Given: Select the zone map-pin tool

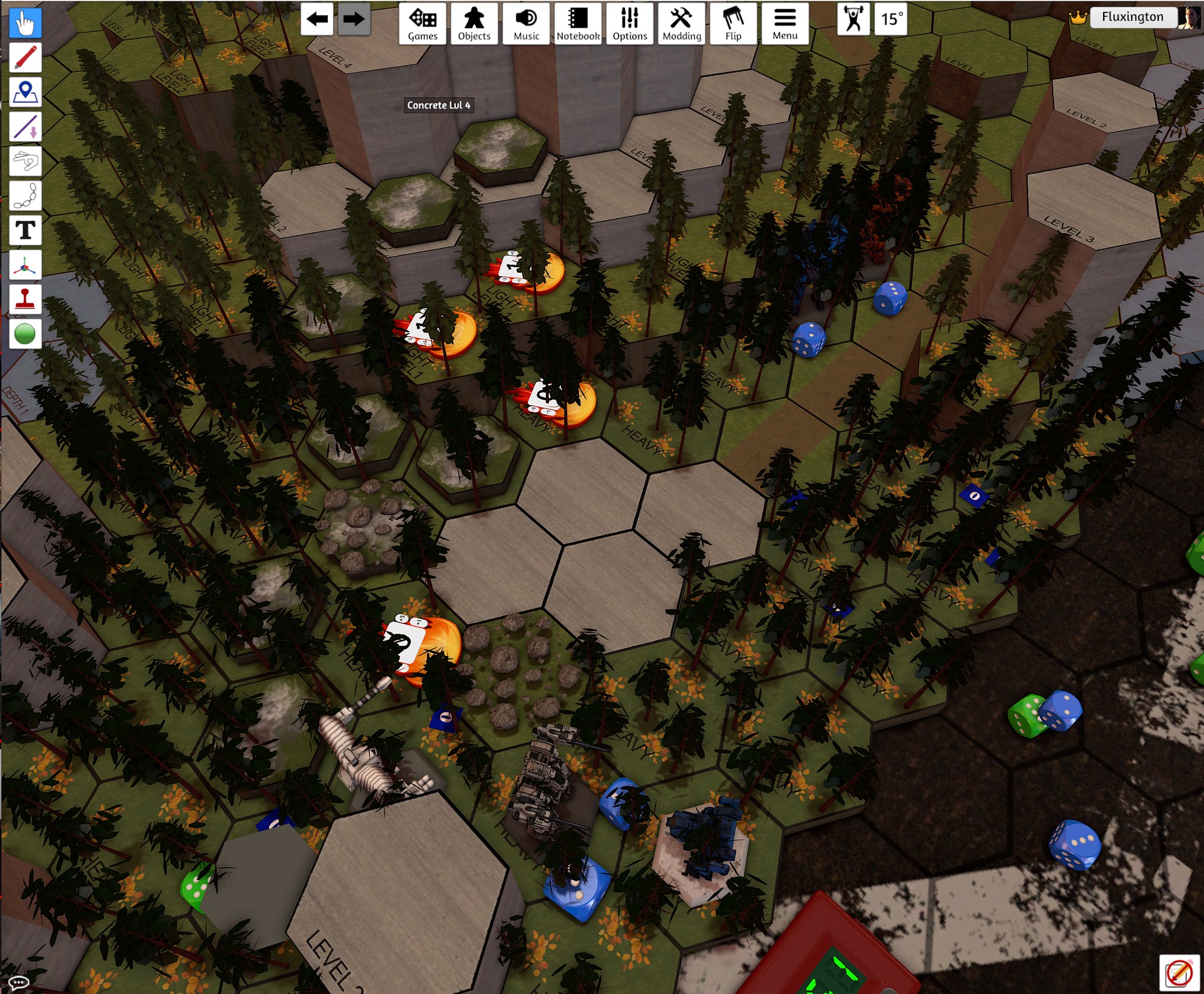Looking at the screenshot, I should 25,92.
